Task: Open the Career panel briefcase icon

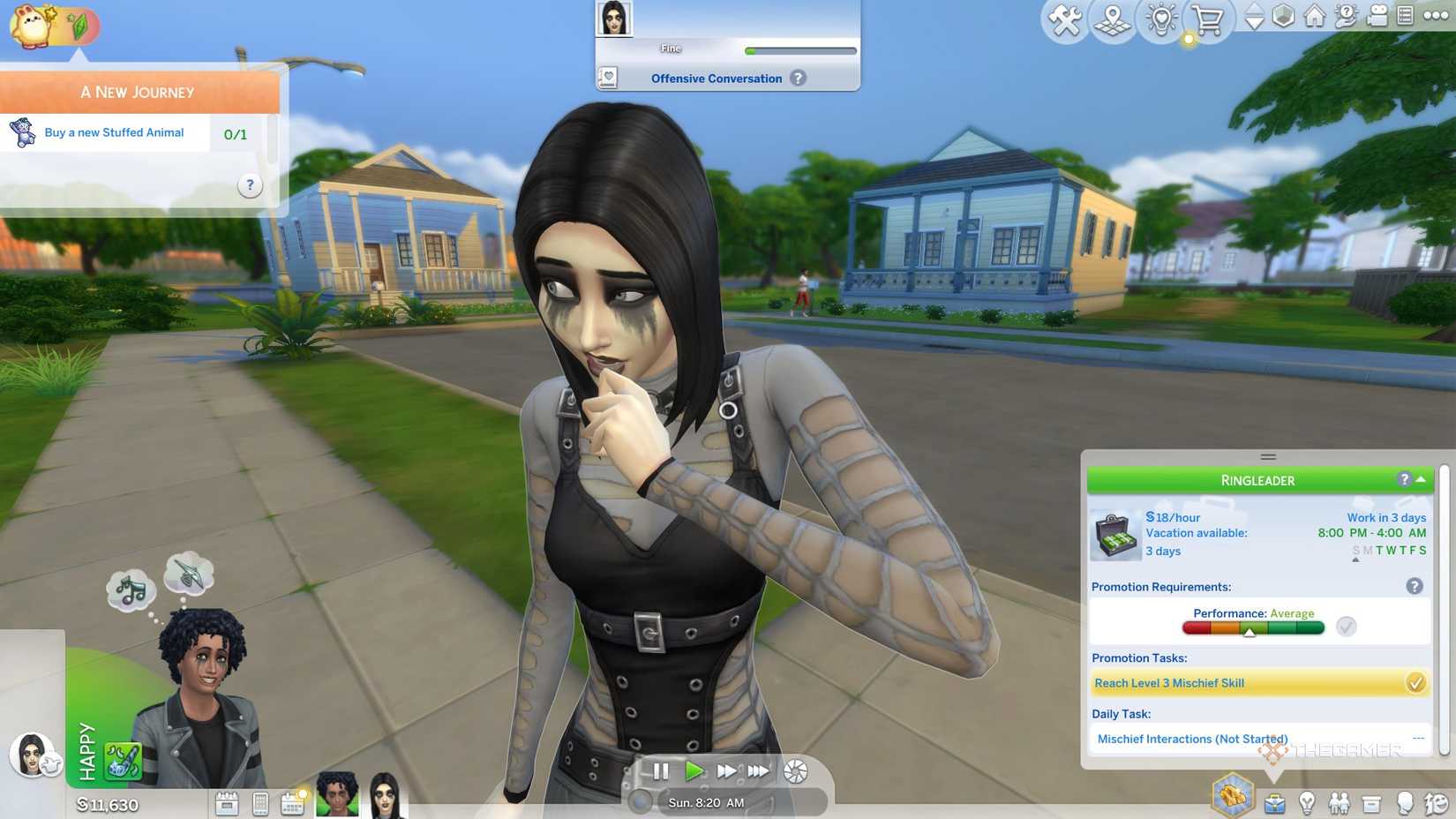Action: click(1275, 800)
